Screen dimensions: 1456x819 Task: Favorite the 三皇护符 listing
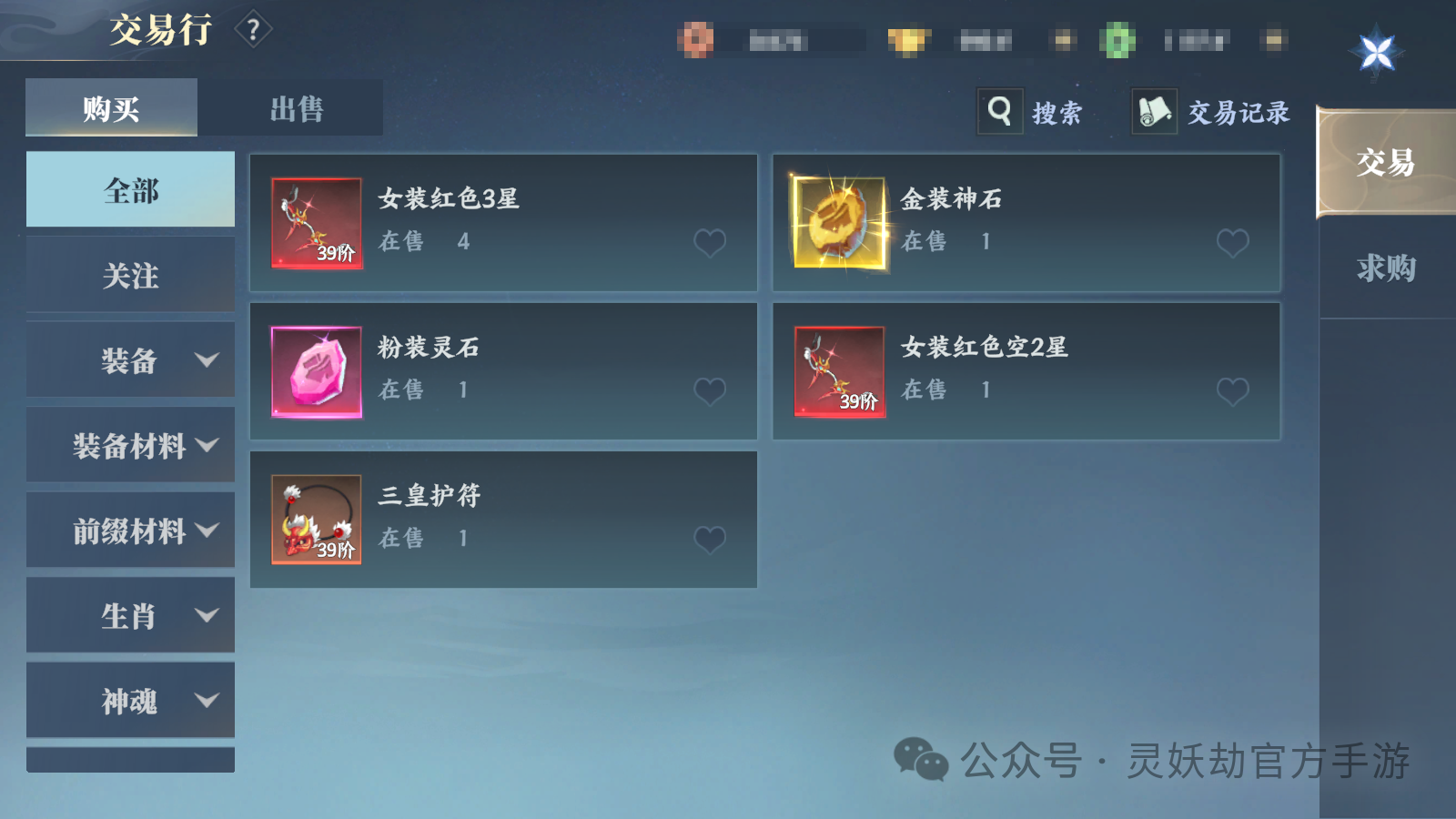click(x=709, y=539)
